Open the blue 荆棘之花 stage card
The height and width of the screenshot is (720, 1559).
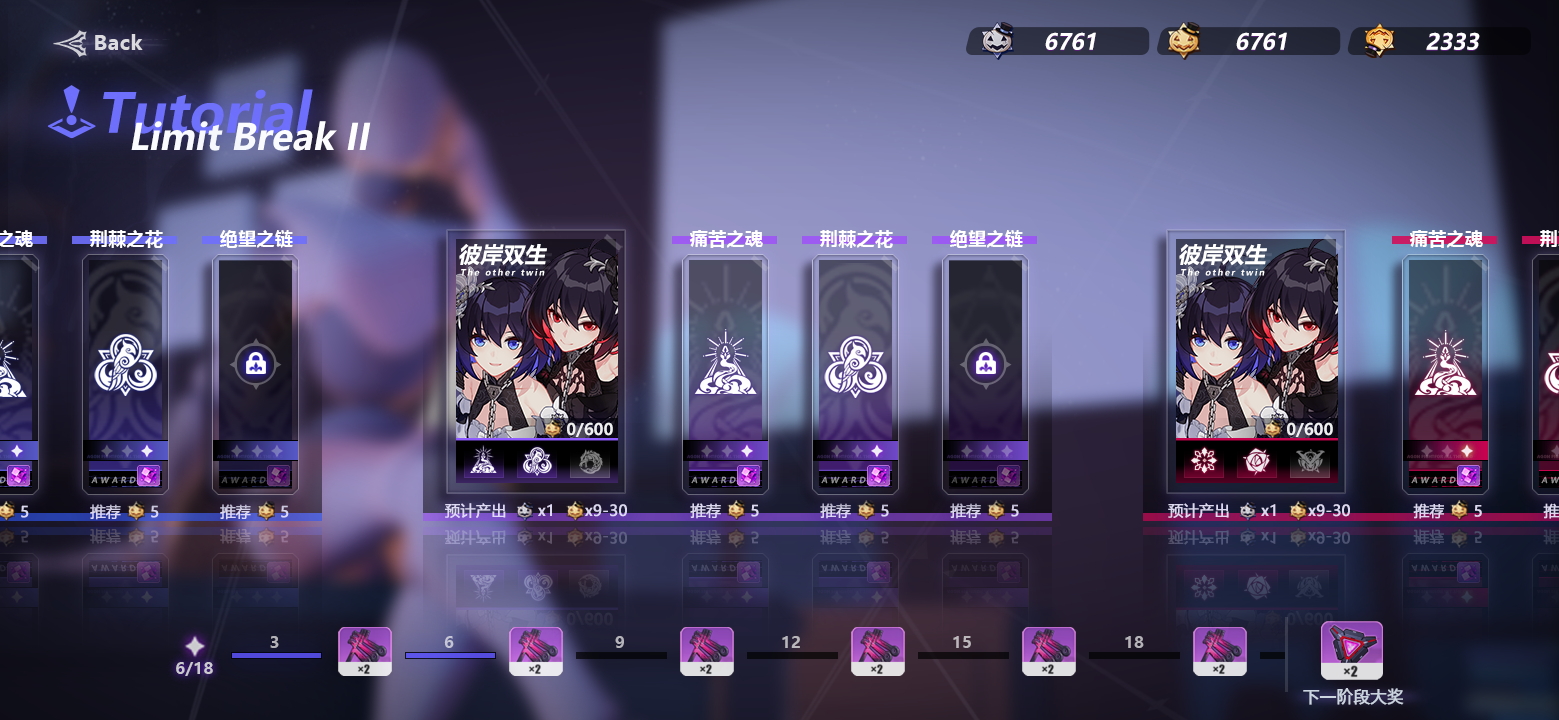(125, 372)
